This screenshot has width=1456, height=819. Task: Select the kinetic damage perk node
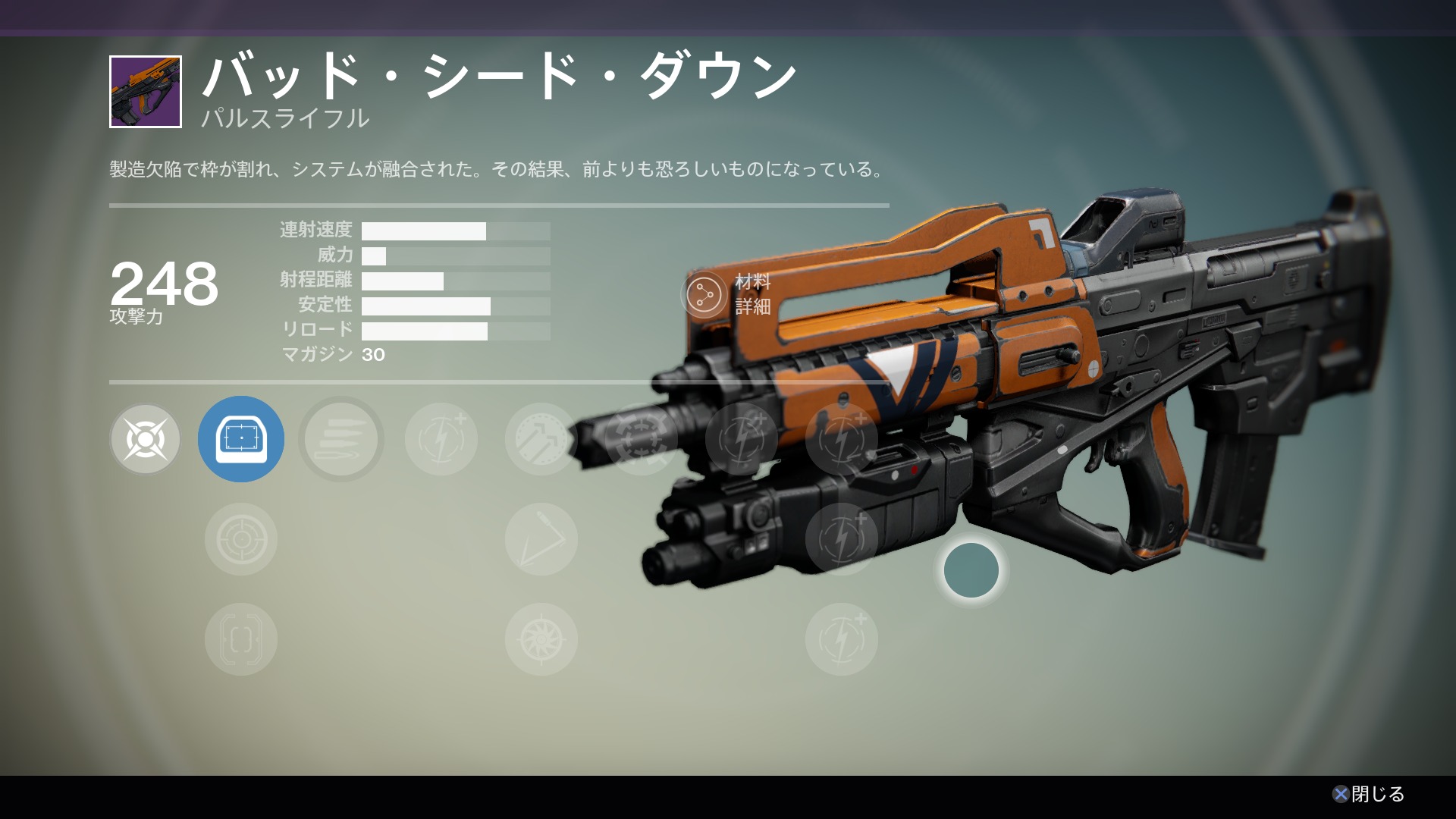click(x=145, y=439)
